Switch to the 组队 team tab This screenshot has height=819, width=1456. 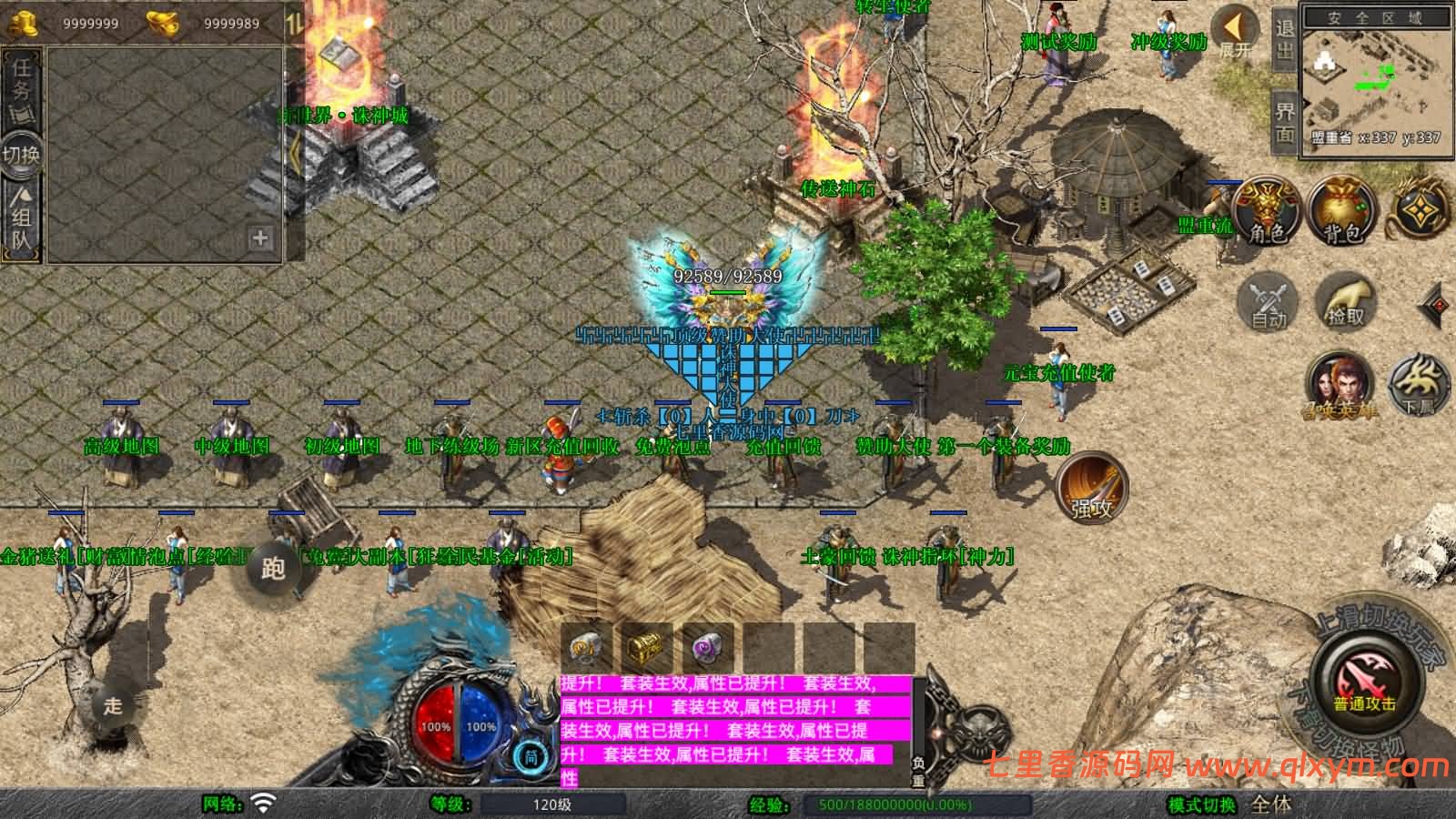(22, 217)
